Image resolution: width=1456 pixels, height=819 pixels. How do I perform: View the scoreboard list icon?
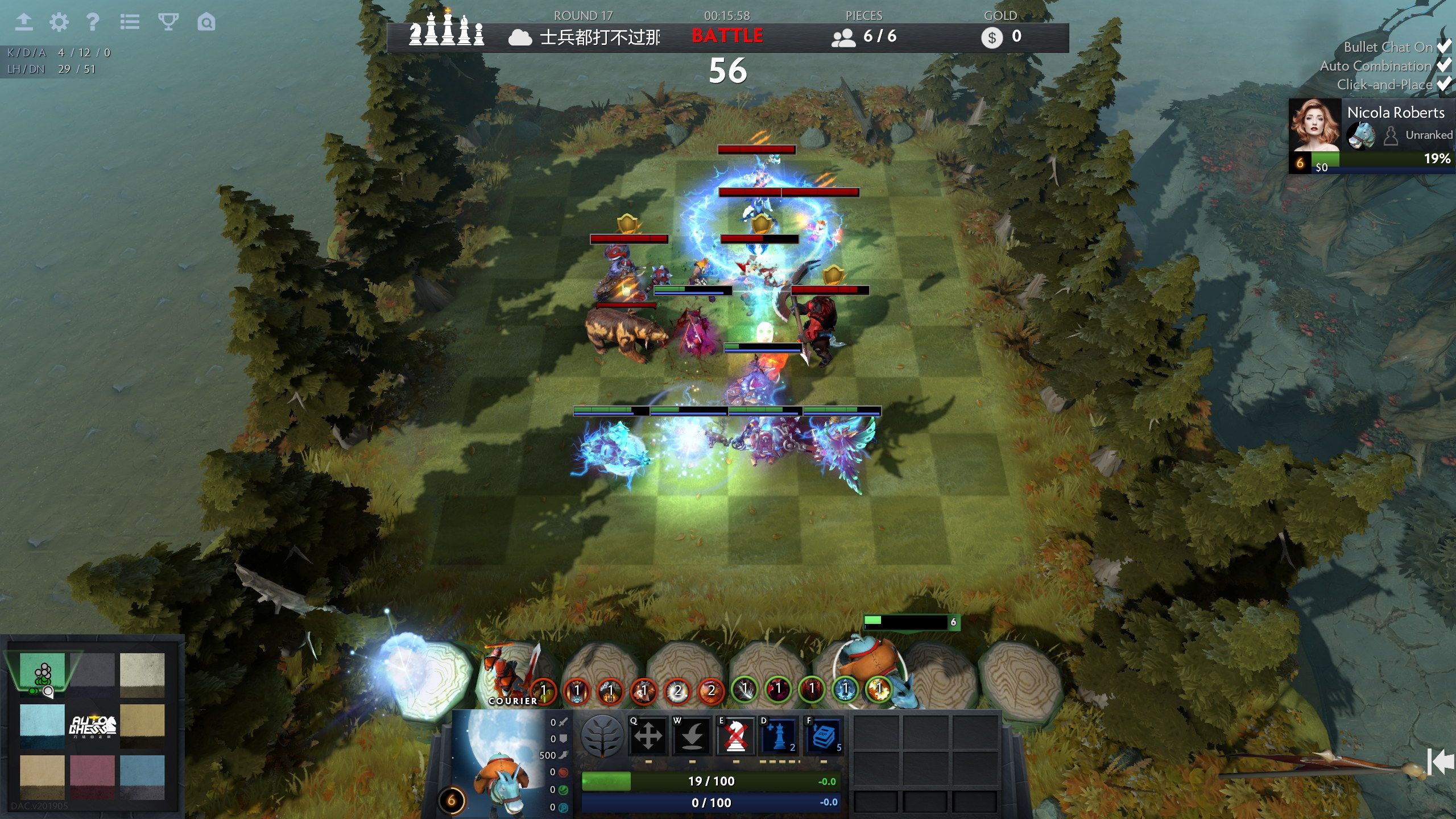coord(130,23)
